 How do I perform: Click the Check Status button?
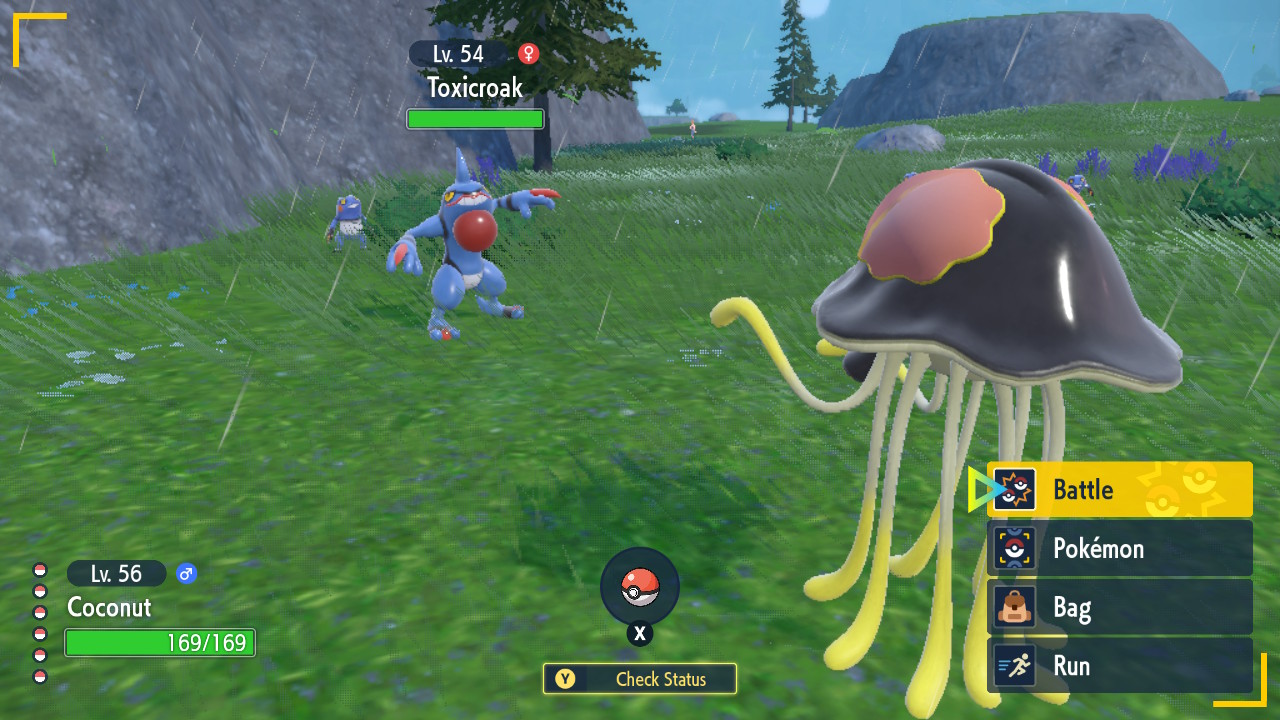coord(640,679)
